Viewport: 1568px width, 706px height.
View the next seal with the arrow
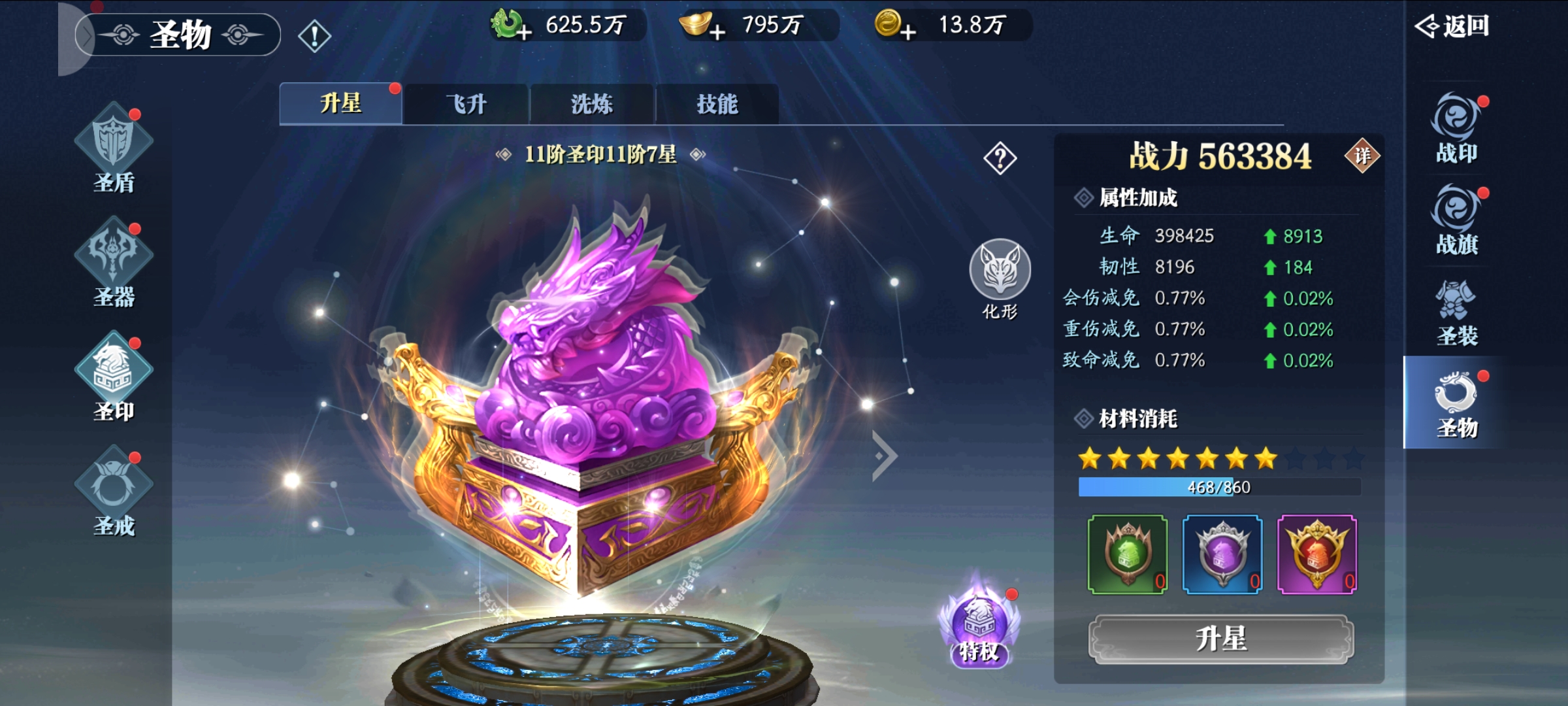(x=885, y=456)
